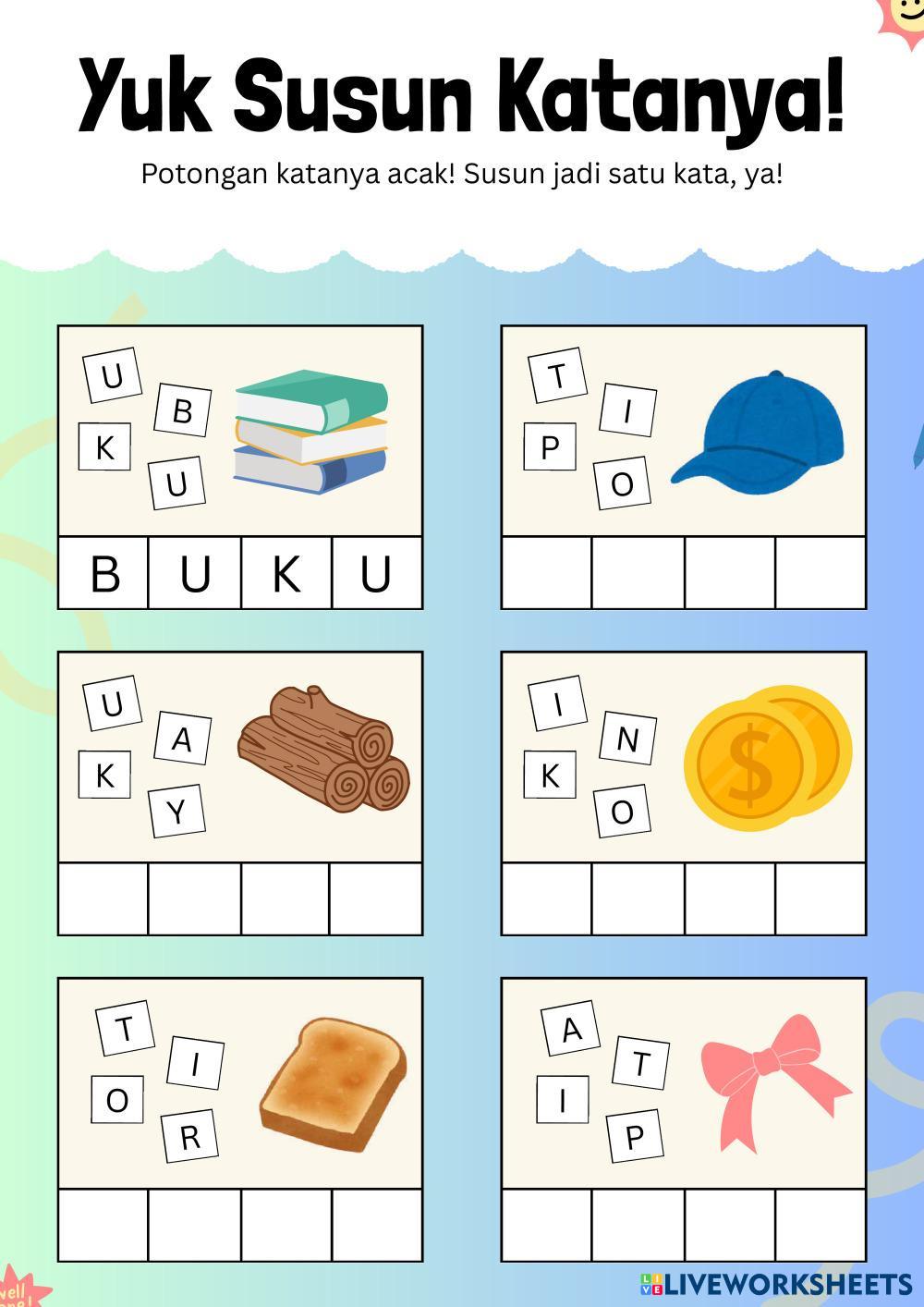Choose the I tile beside the gold coins
The width and height of the screenshot is (924, 1307).
(558, 704)
